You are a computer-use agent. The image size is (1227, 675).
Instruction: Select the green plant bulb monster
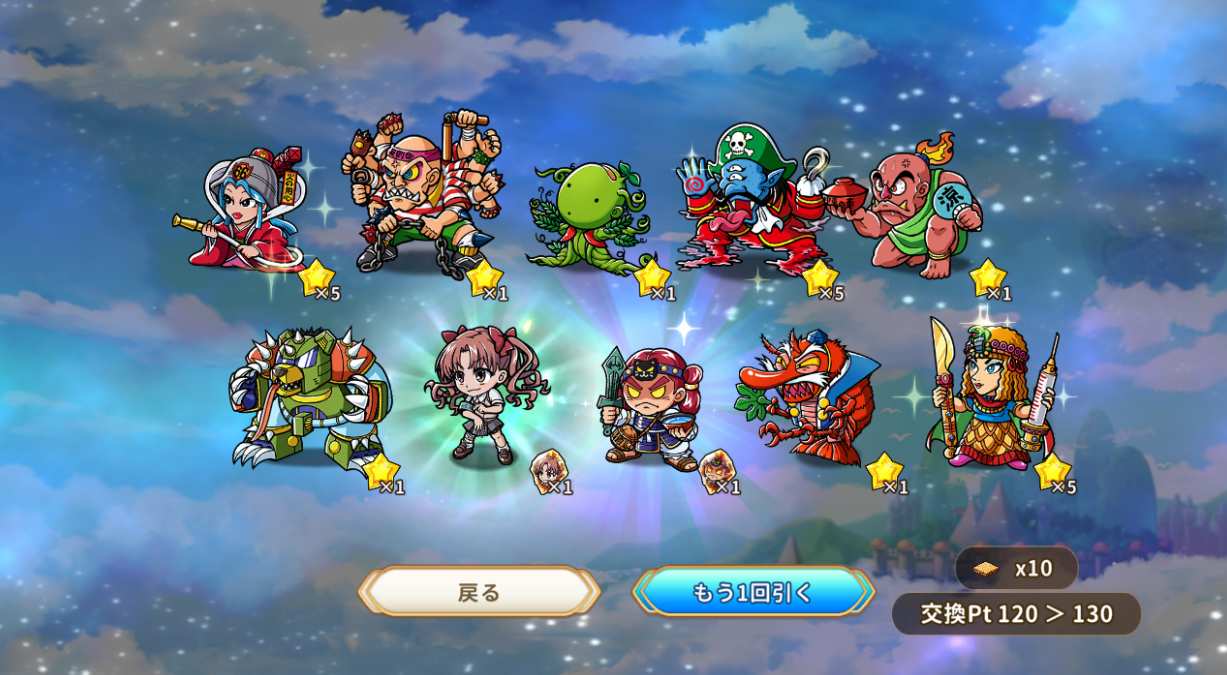click(588, 217)
